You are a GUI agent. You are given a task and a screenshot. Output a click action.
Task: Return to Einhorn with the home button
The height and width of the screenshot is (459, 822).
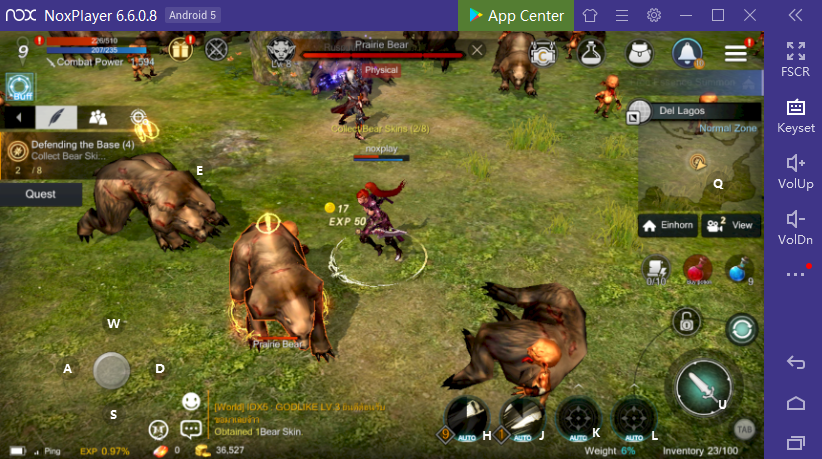(668, 225)
